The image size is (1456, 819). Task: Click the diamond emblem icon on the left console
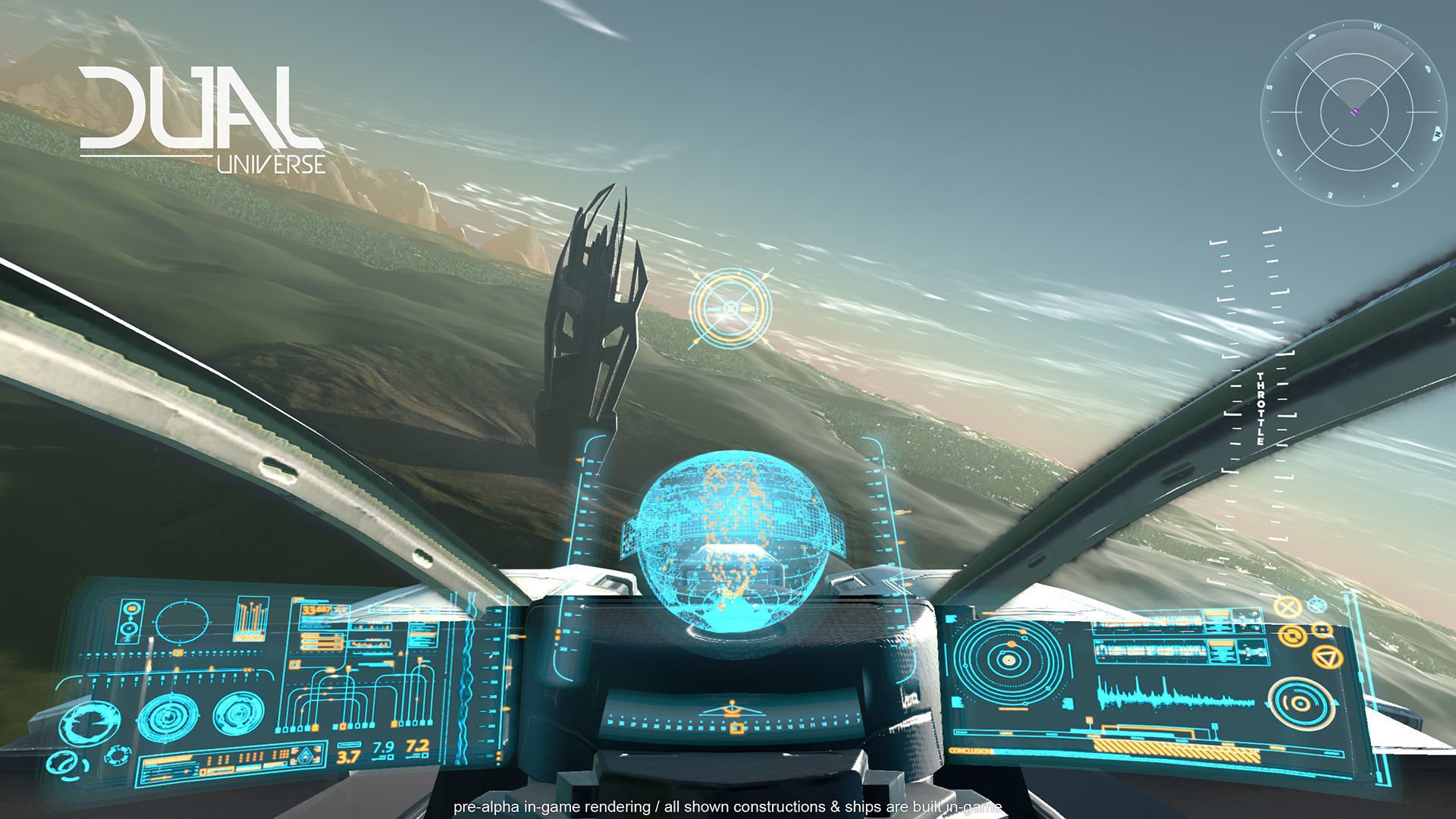[x=305, y=755]
